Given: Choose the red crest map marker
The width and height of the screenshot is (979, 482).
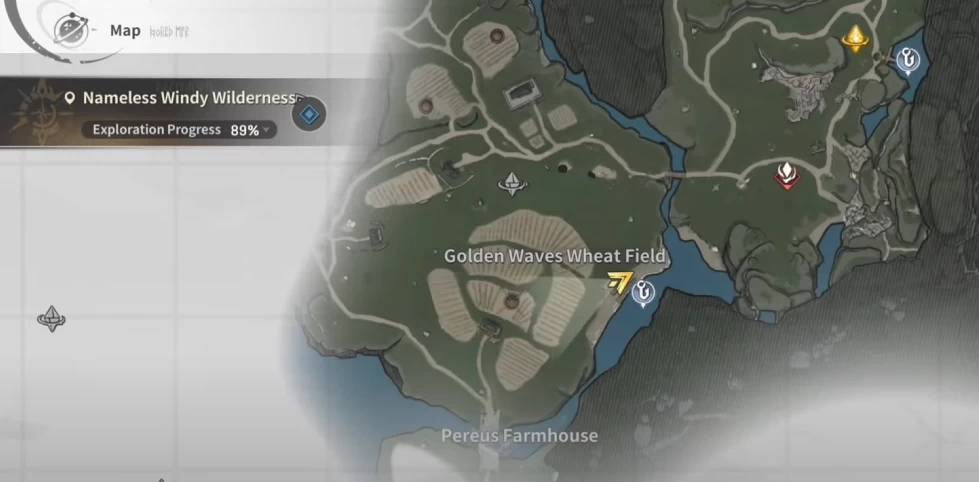Looking at the screenshot, I should coord(788,174).
